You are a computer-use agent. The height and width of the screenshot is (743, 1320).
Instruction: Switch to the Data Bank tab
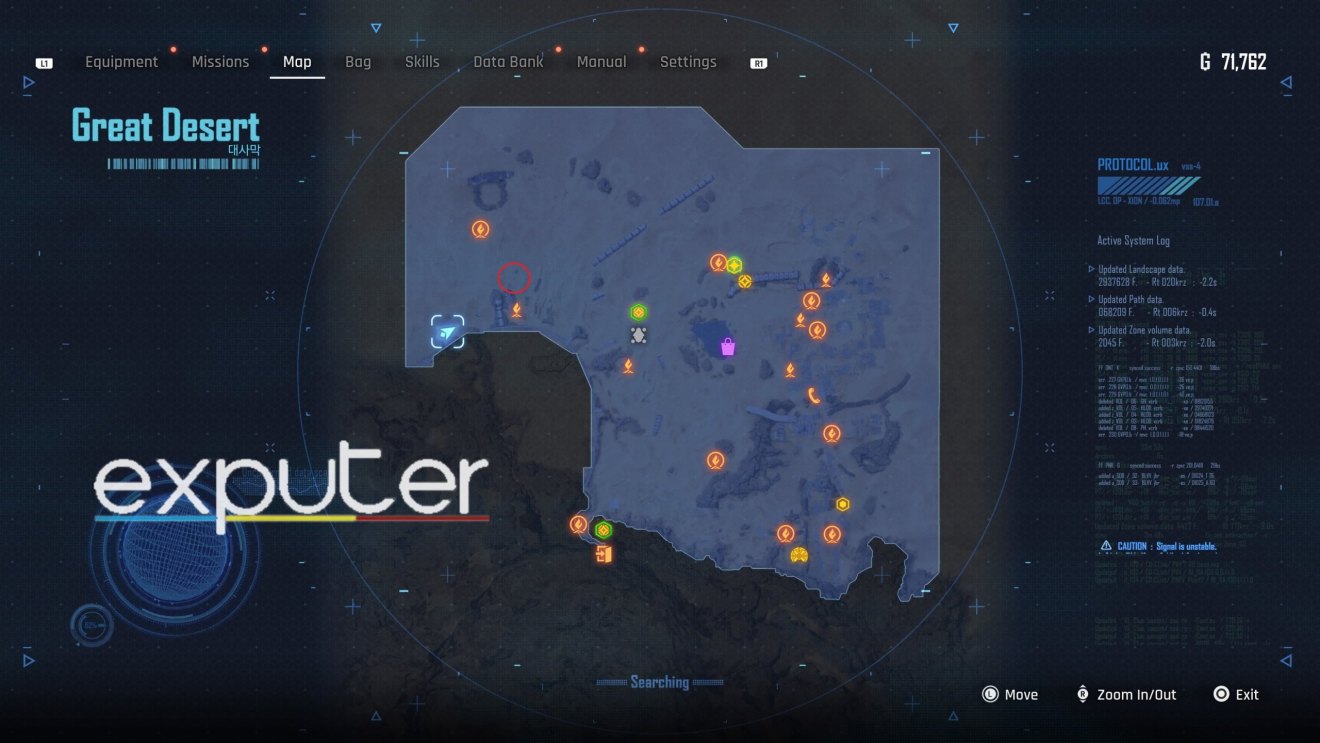click(508, 62)
